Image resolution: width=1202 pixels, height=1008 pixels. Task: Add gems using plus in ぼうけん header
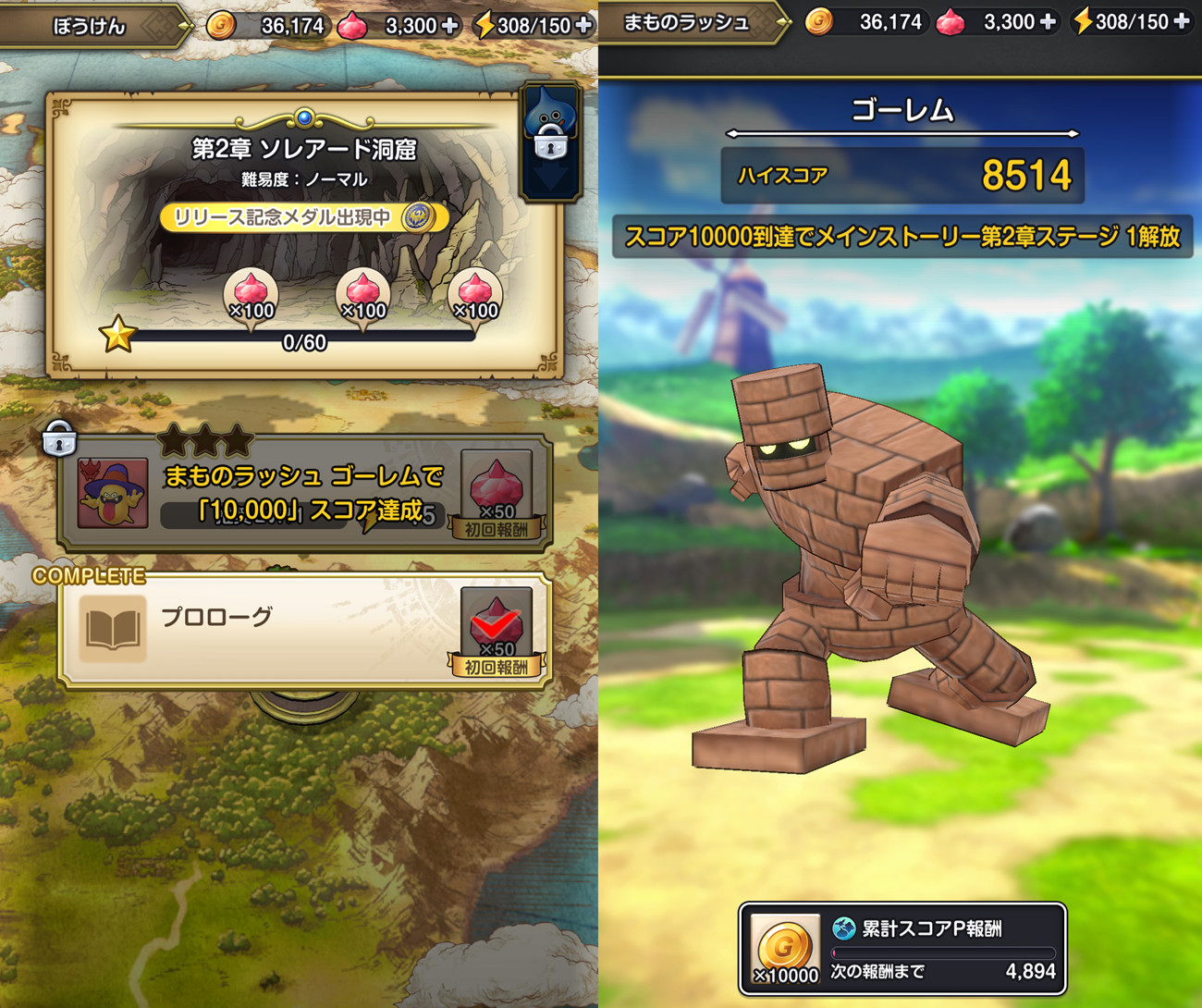coord(450,25)
